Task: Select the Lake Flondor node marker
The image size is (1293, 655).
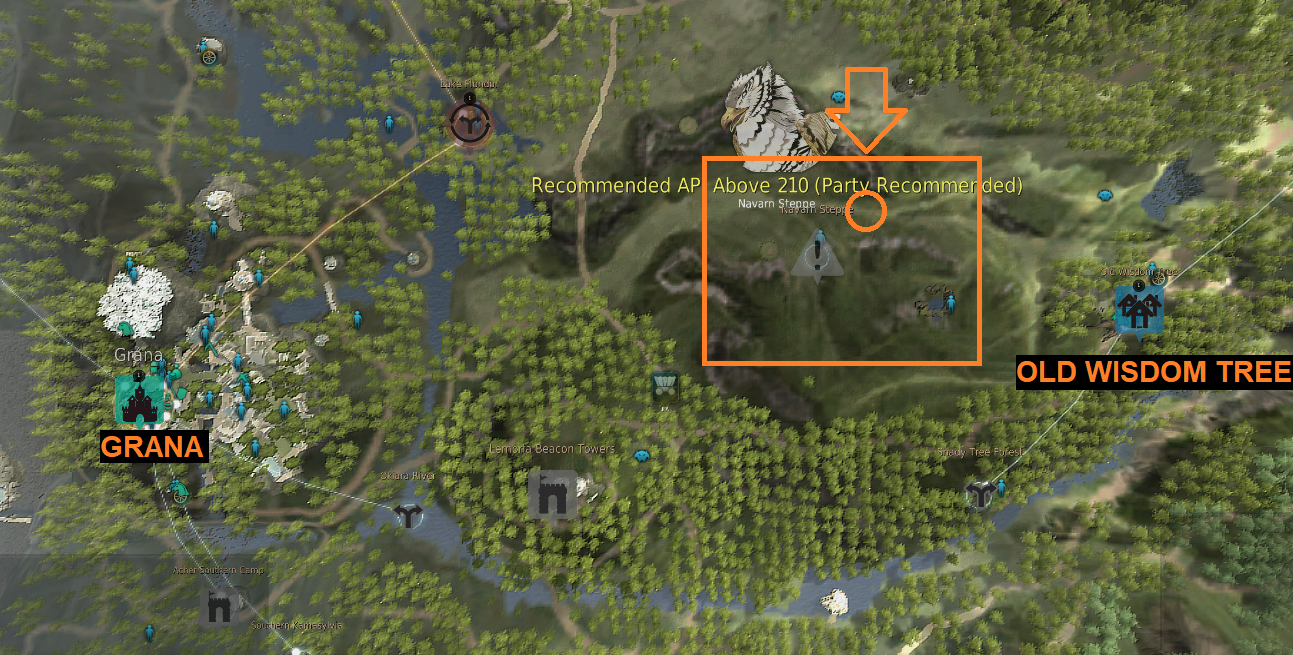Action: pyautogui.click(x=468, y=122)
